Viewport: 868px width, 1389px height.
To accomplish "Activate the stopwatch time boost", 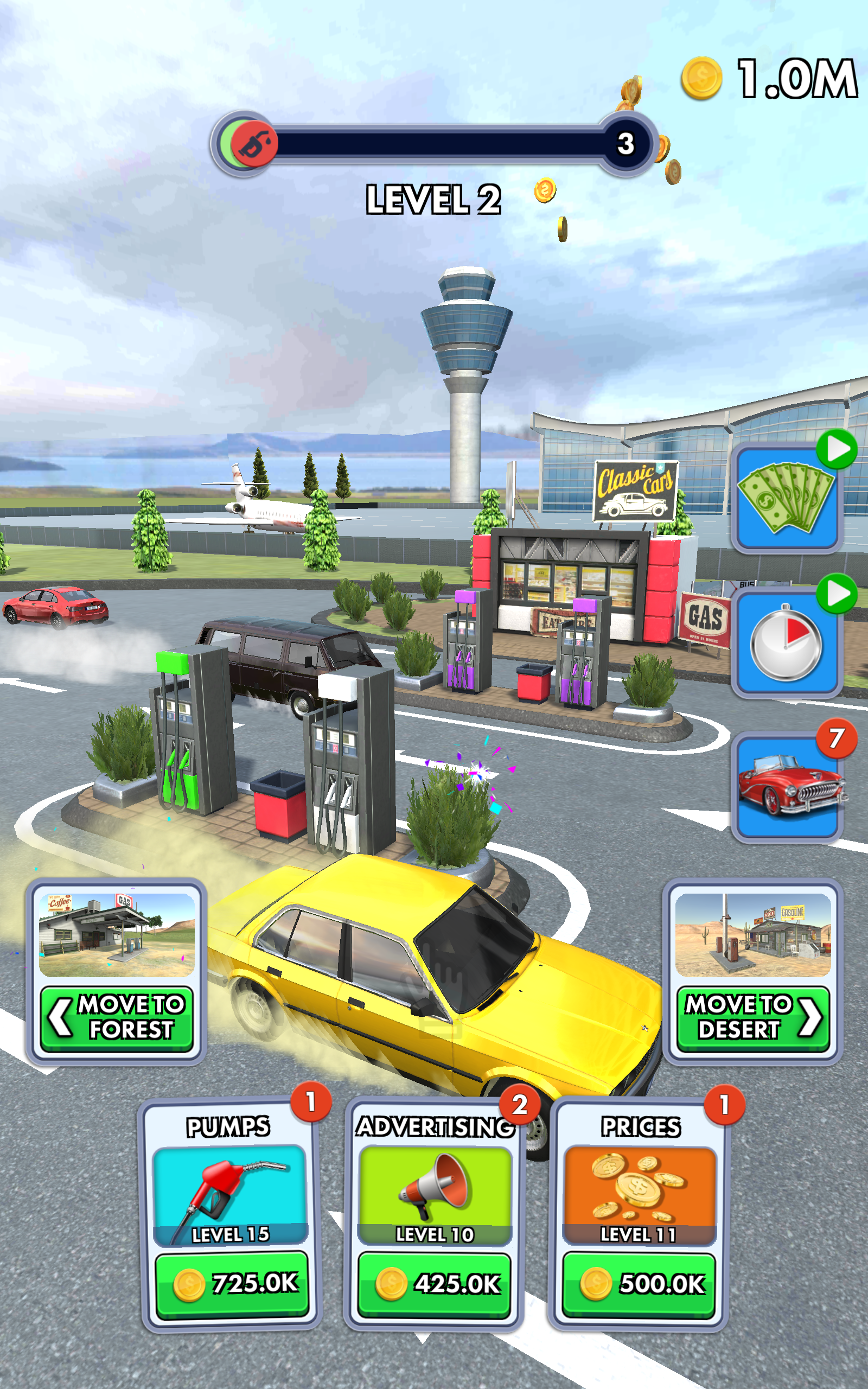I will point(787,643).
